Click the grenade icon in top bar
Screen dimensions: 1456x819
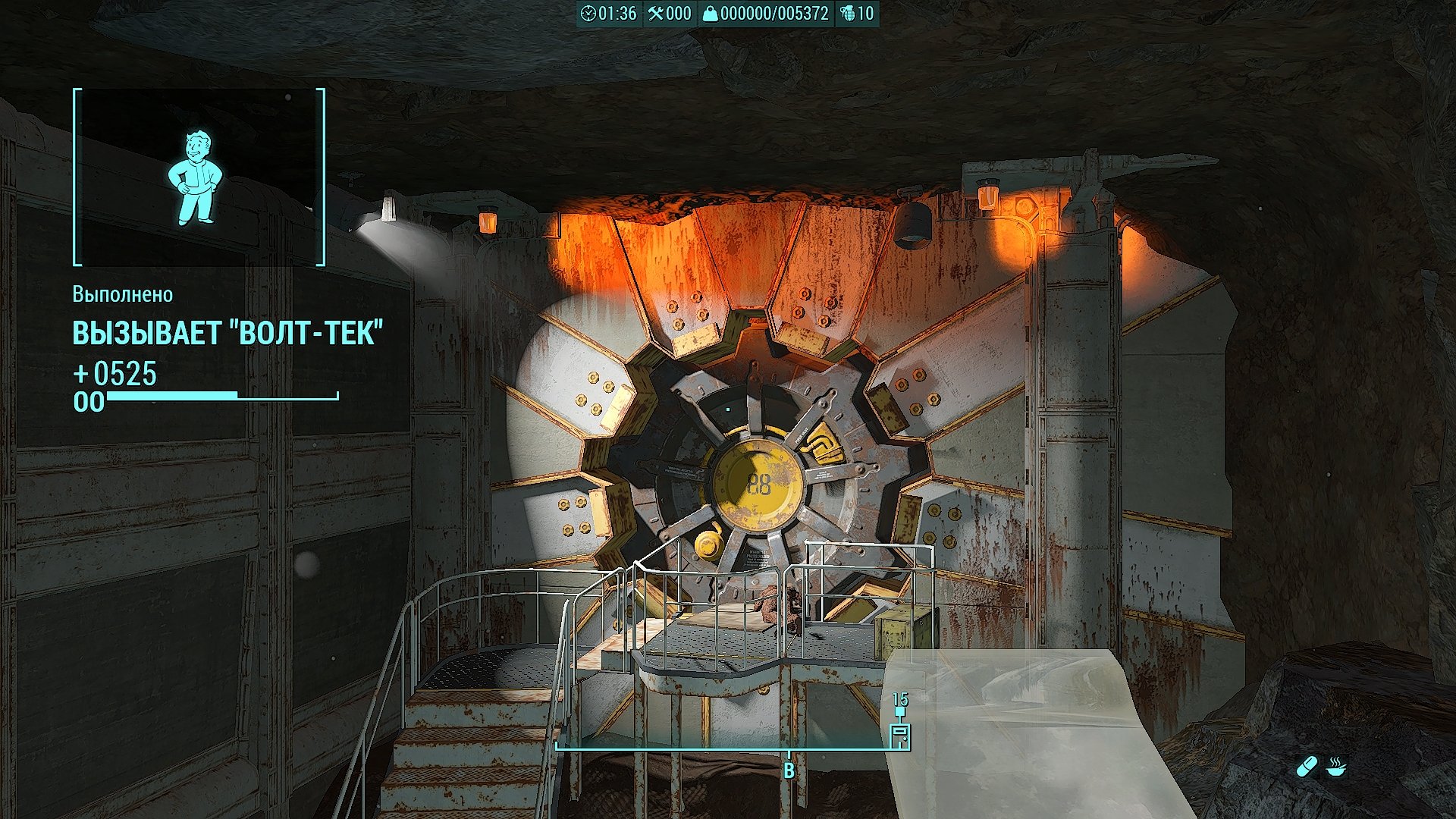click(849, 13)
